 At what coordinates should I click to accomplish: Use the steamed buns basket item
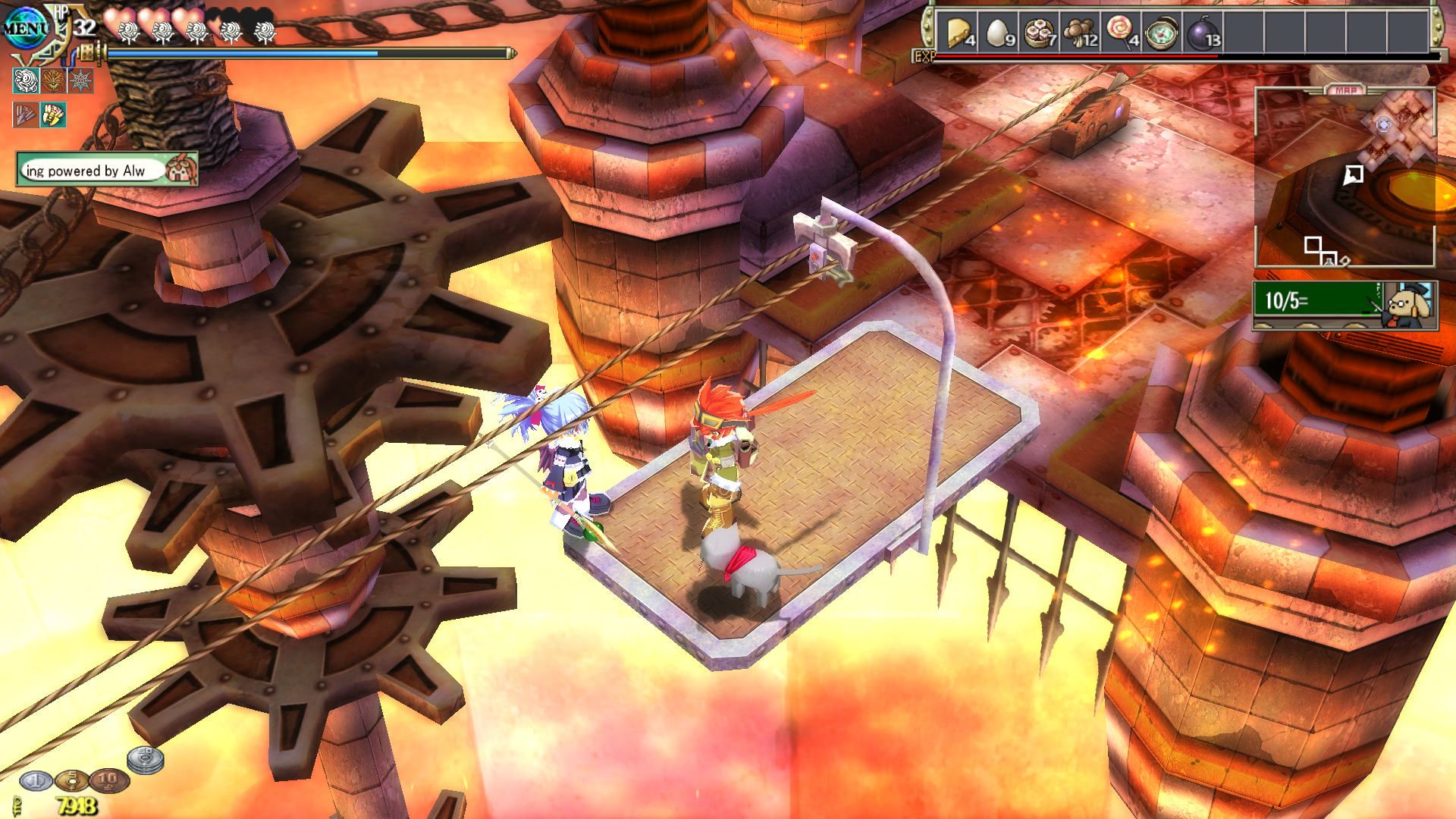click(x=1040, y=33)
